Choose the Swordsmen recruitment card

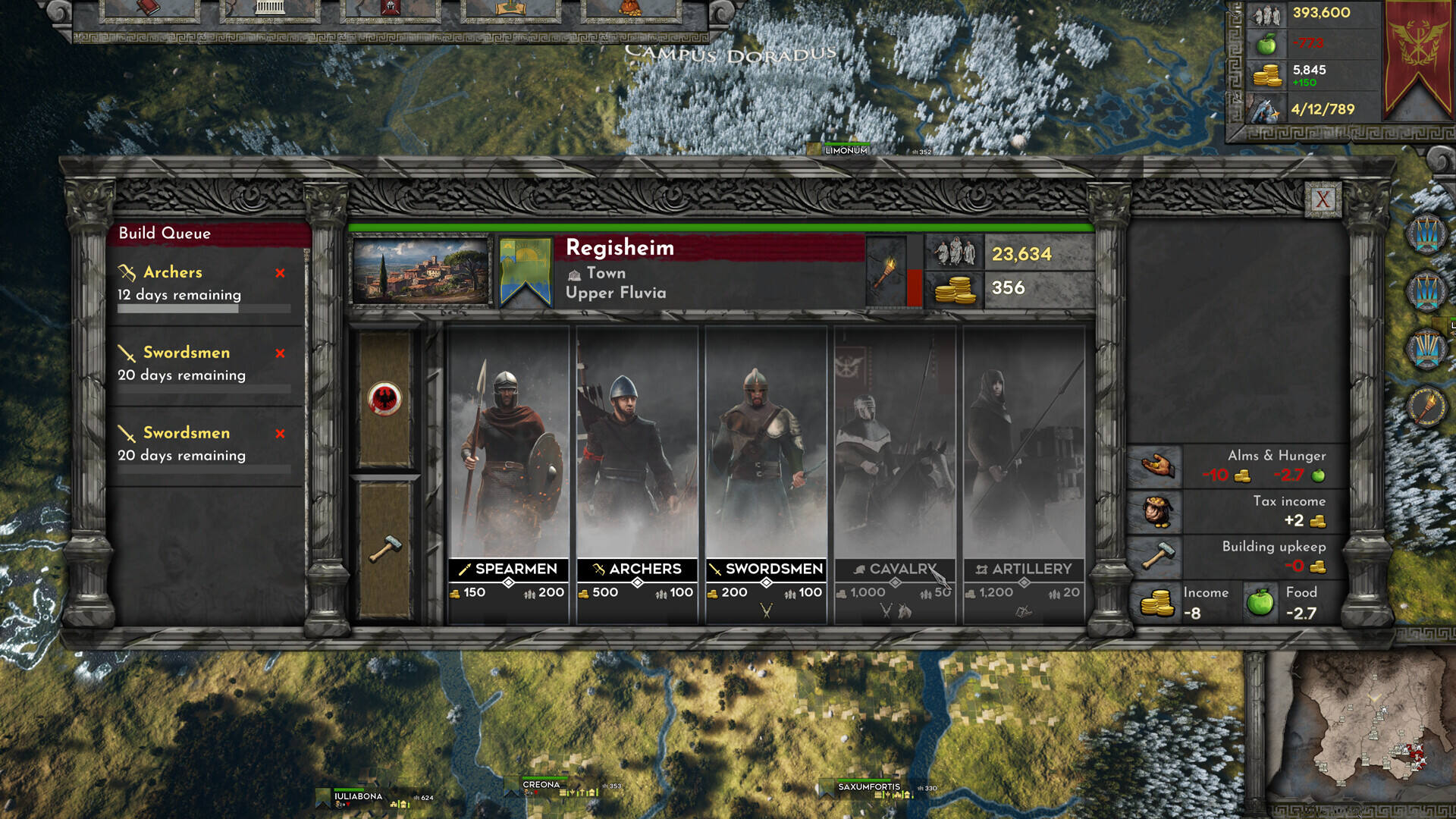(766, 455)
